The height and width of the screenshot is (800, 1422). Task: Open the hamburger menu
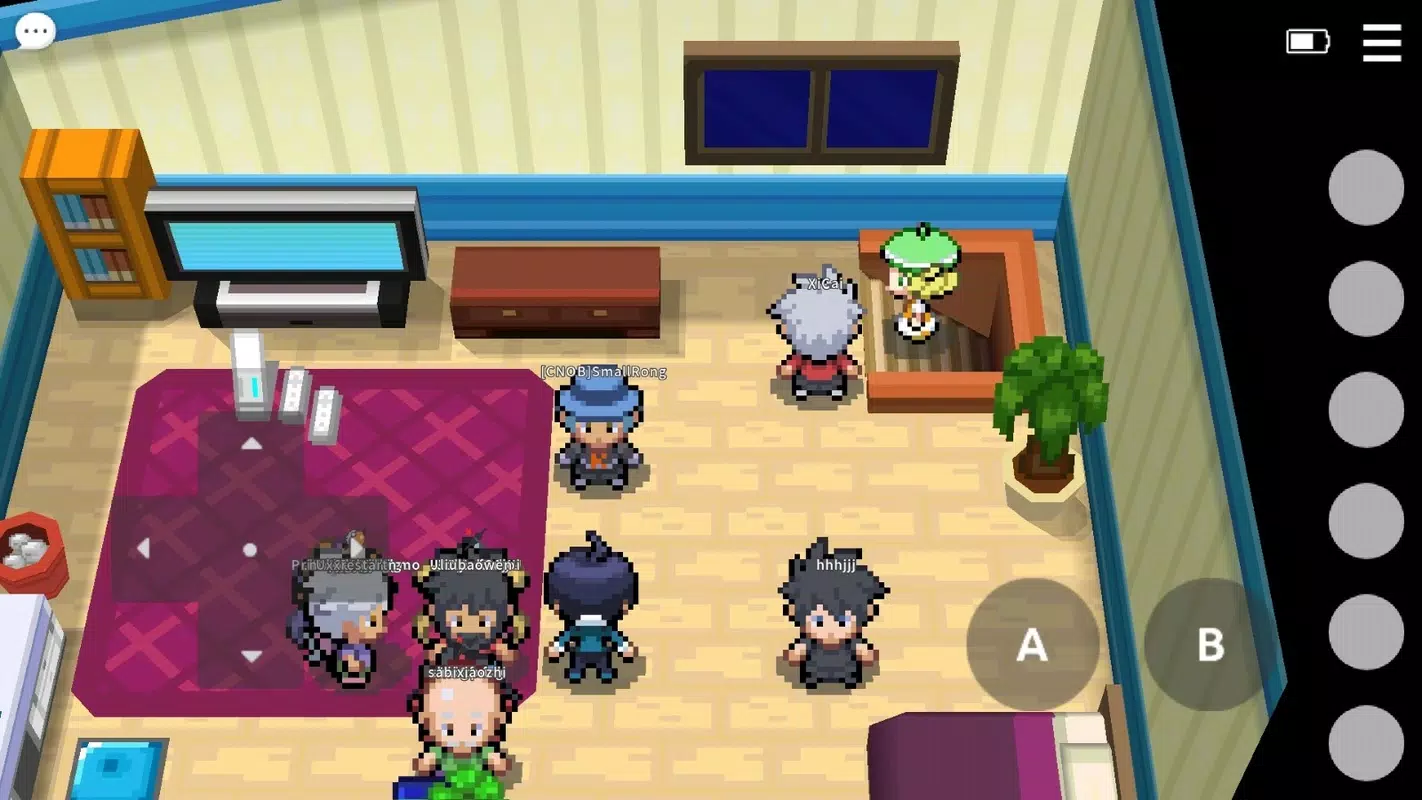tap(1382, 44)
